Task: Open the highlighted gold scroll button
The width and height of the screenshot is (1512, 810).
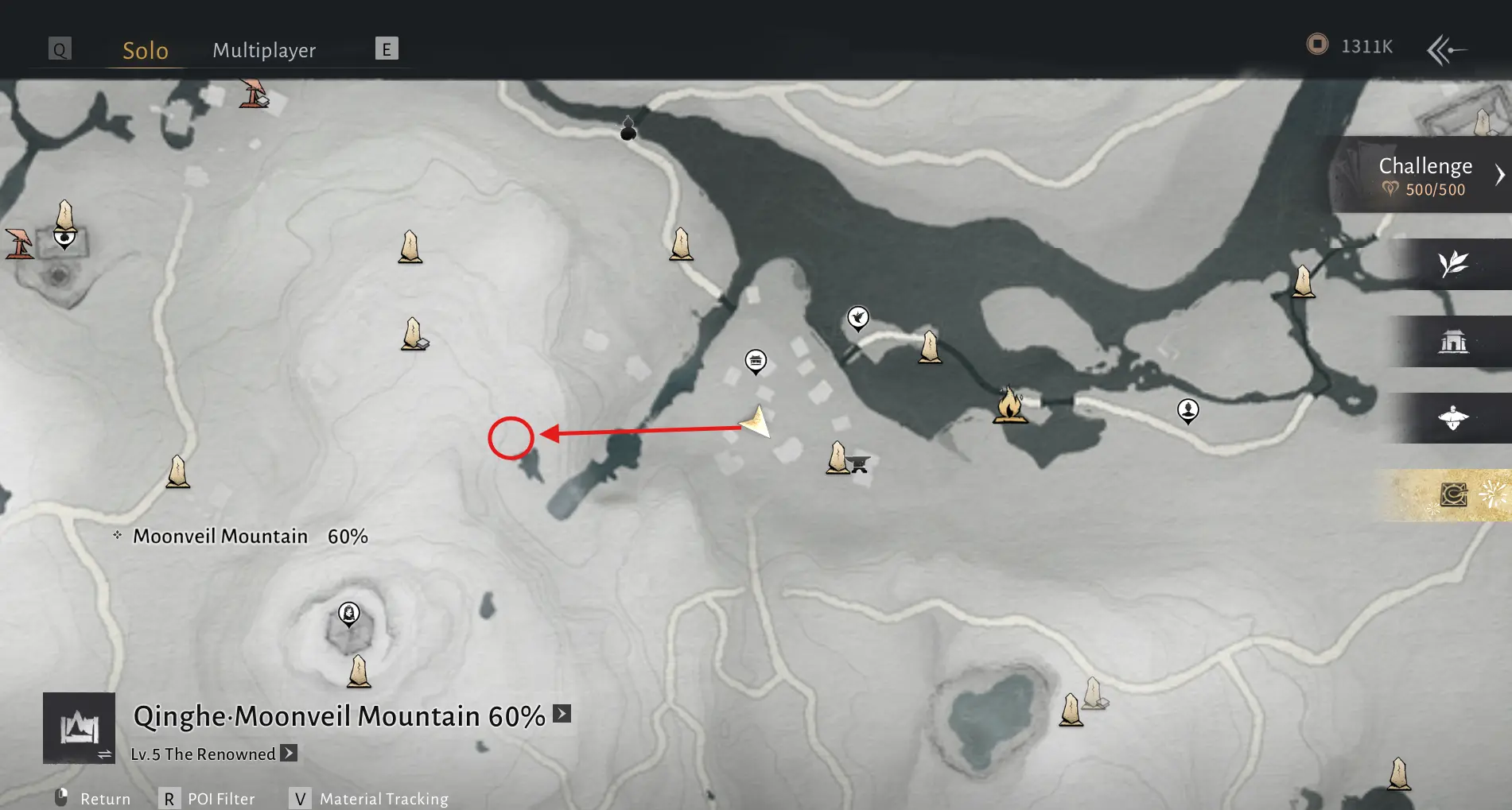Action: click(1454, 494)
